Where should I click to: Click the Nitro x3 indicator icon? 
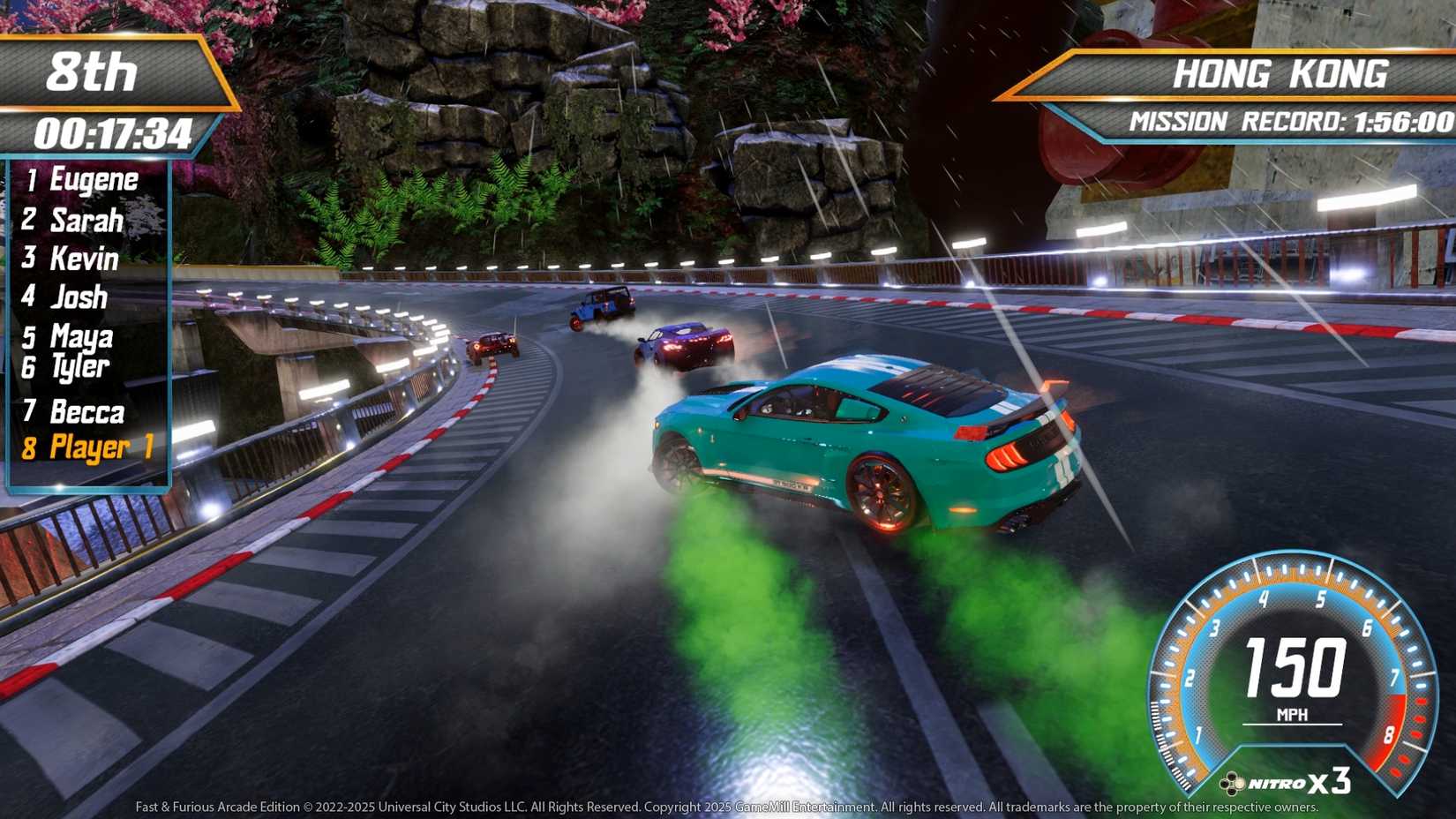(x=1235, y=784)
